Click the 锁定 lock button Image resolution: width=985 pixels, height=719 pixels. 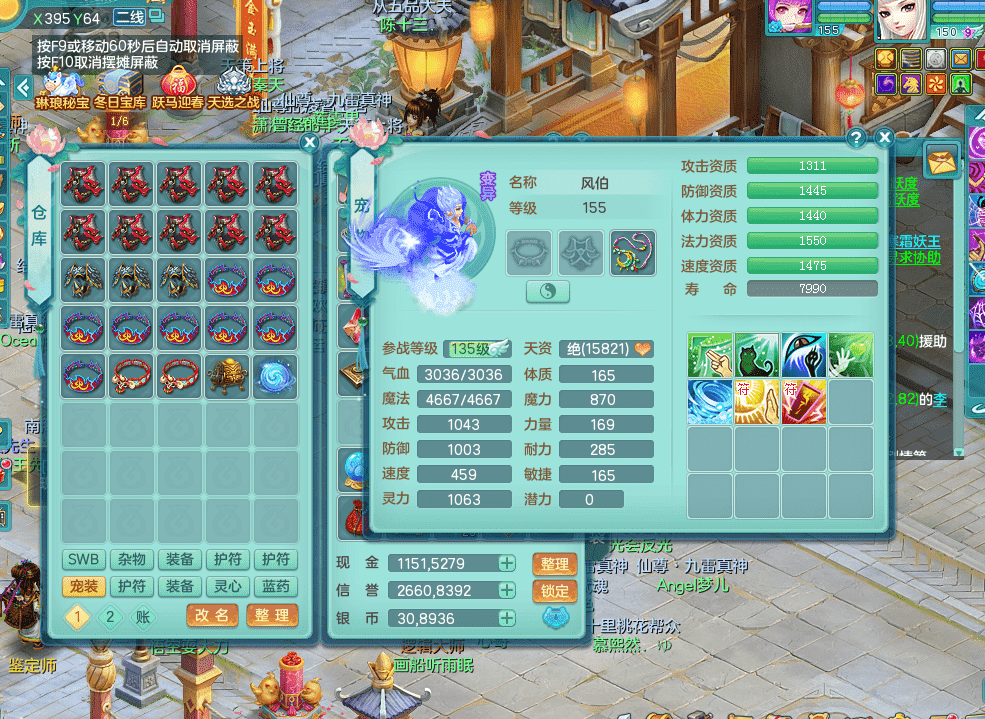[555, 591]
